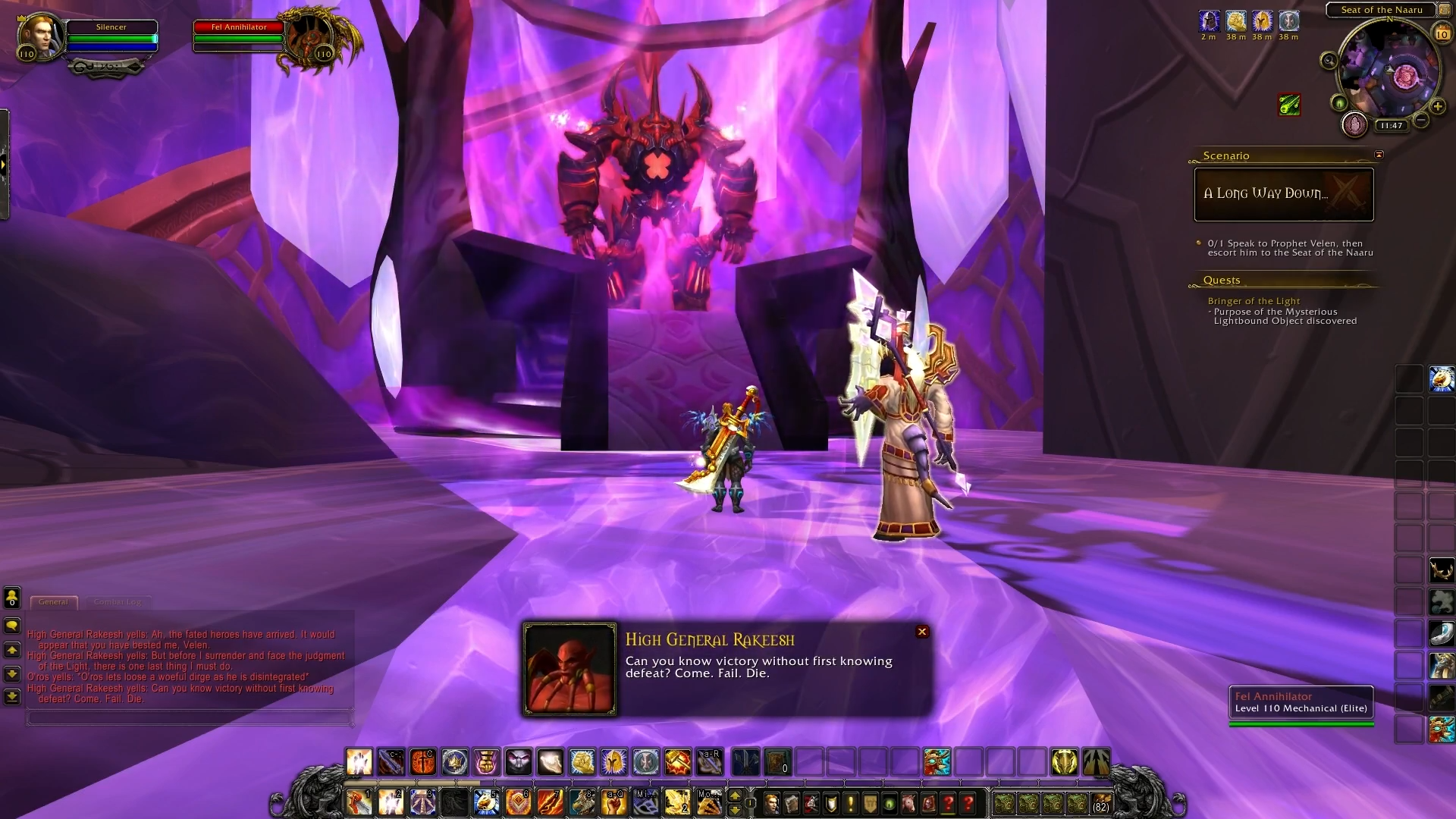
Task: Open the chat speech bubble menu
Action: (12, 626)
